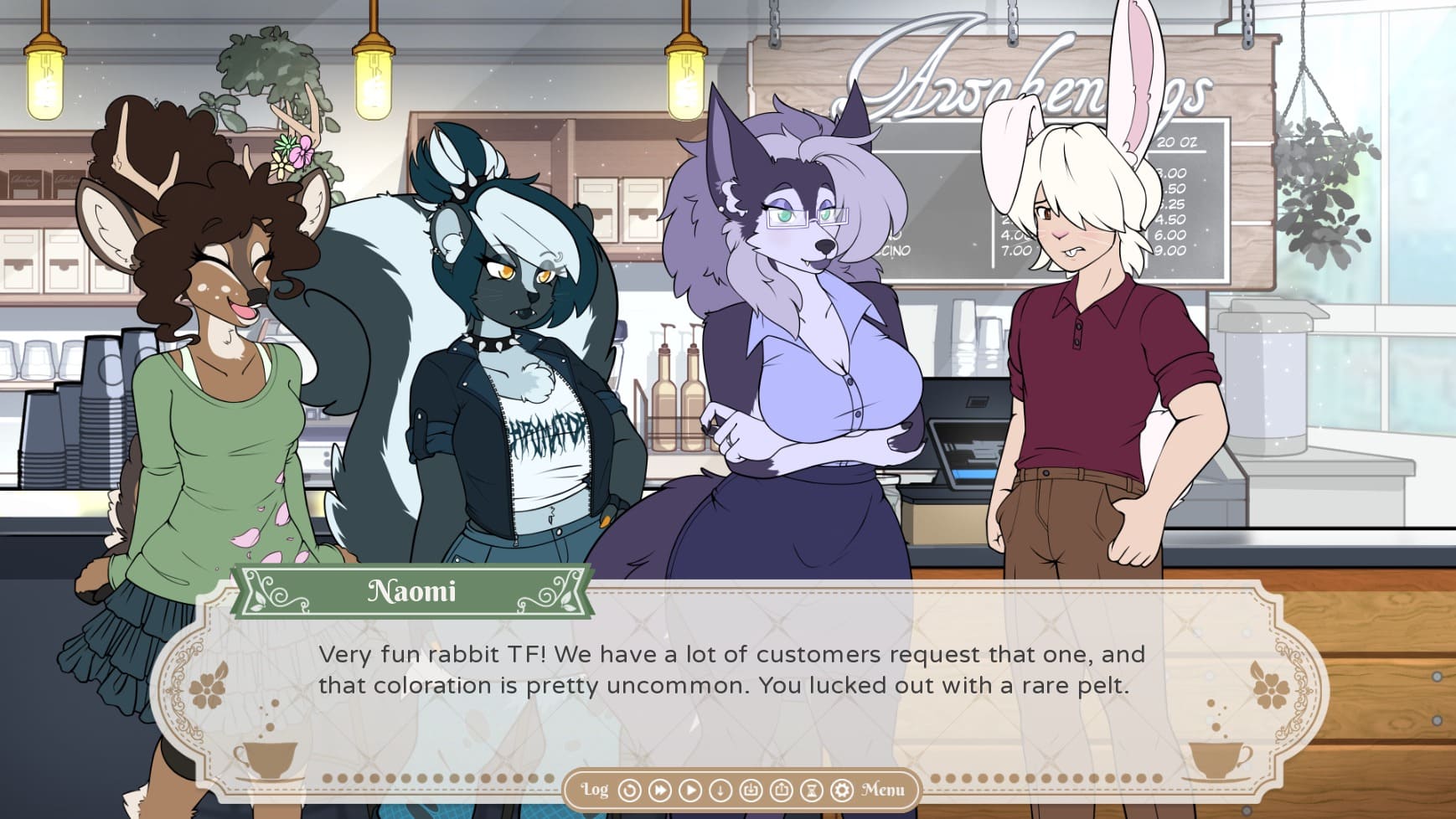Click the down arrow icon
Image resolution: width=1456 pixels, height=819 pixels.
click(x=720, y=790)
